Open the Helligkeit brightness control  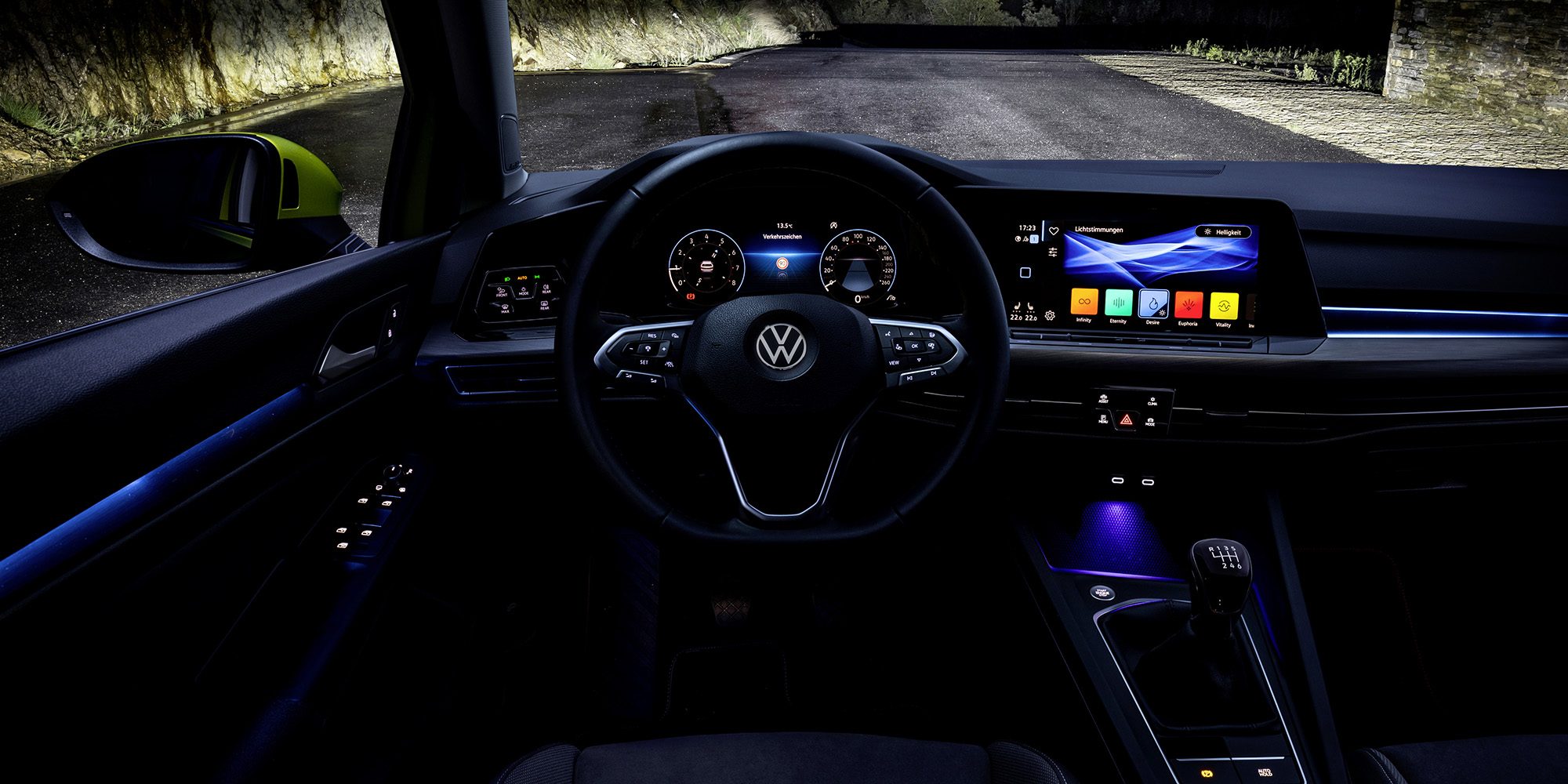[x=1224, y=232]
